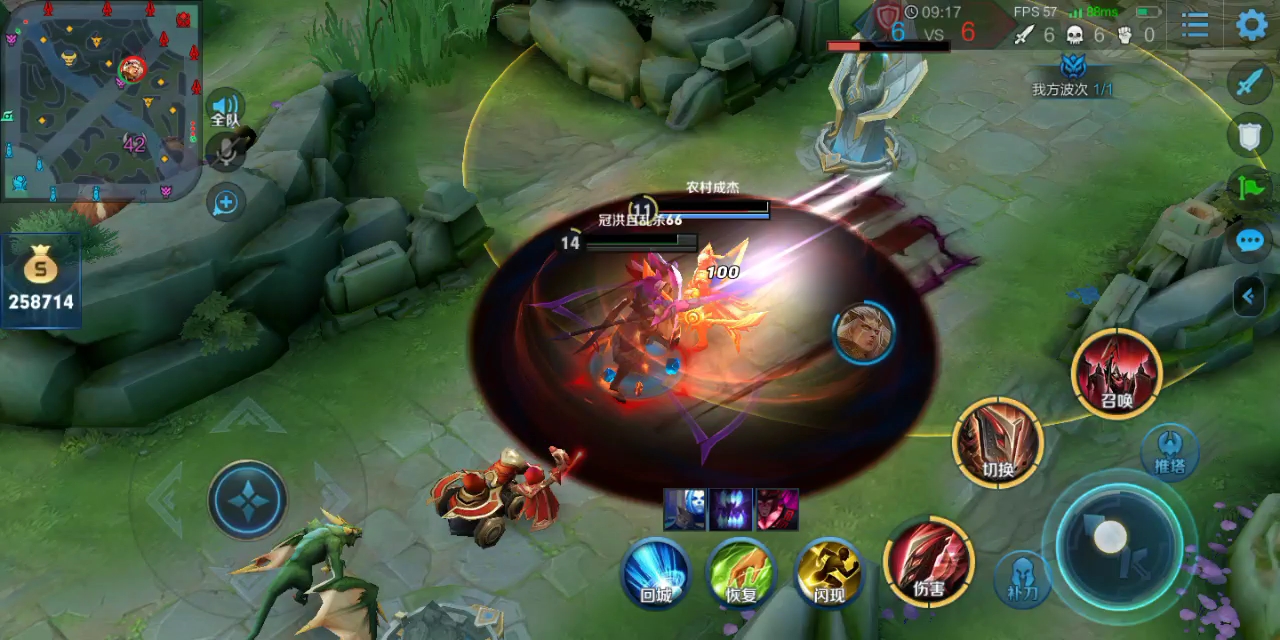Open the shop via gold coin counter

tap(41, 281)
